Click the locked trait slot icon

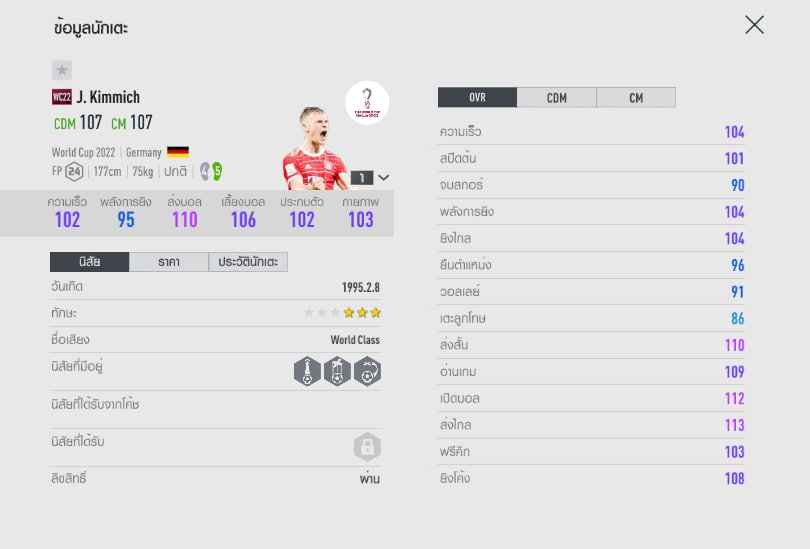(367, 447)
